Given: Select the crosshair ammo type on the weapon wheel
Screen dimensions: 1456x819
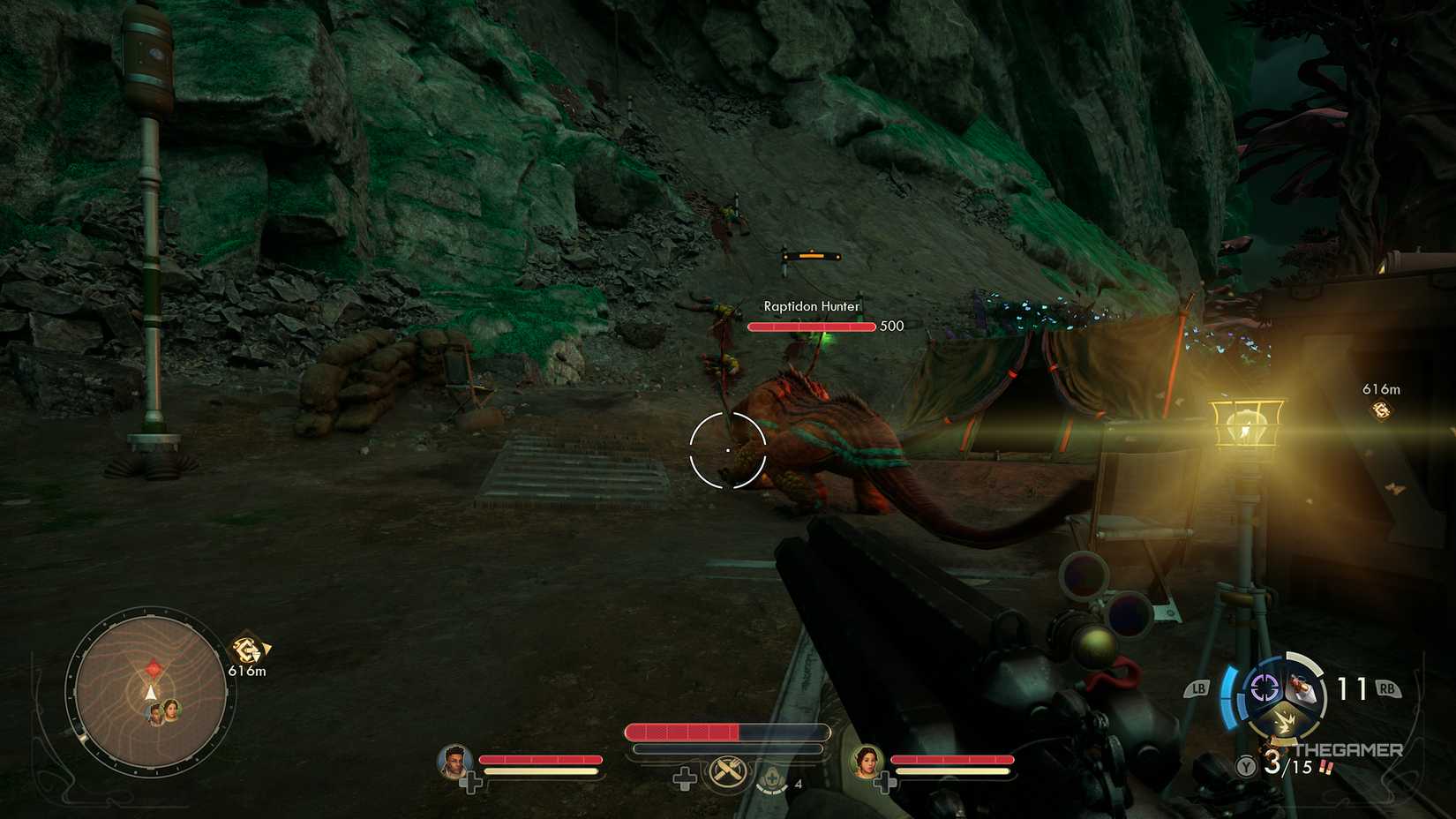Looking at the screenshot, I should pyautogui.click(x=1265, y=688).
